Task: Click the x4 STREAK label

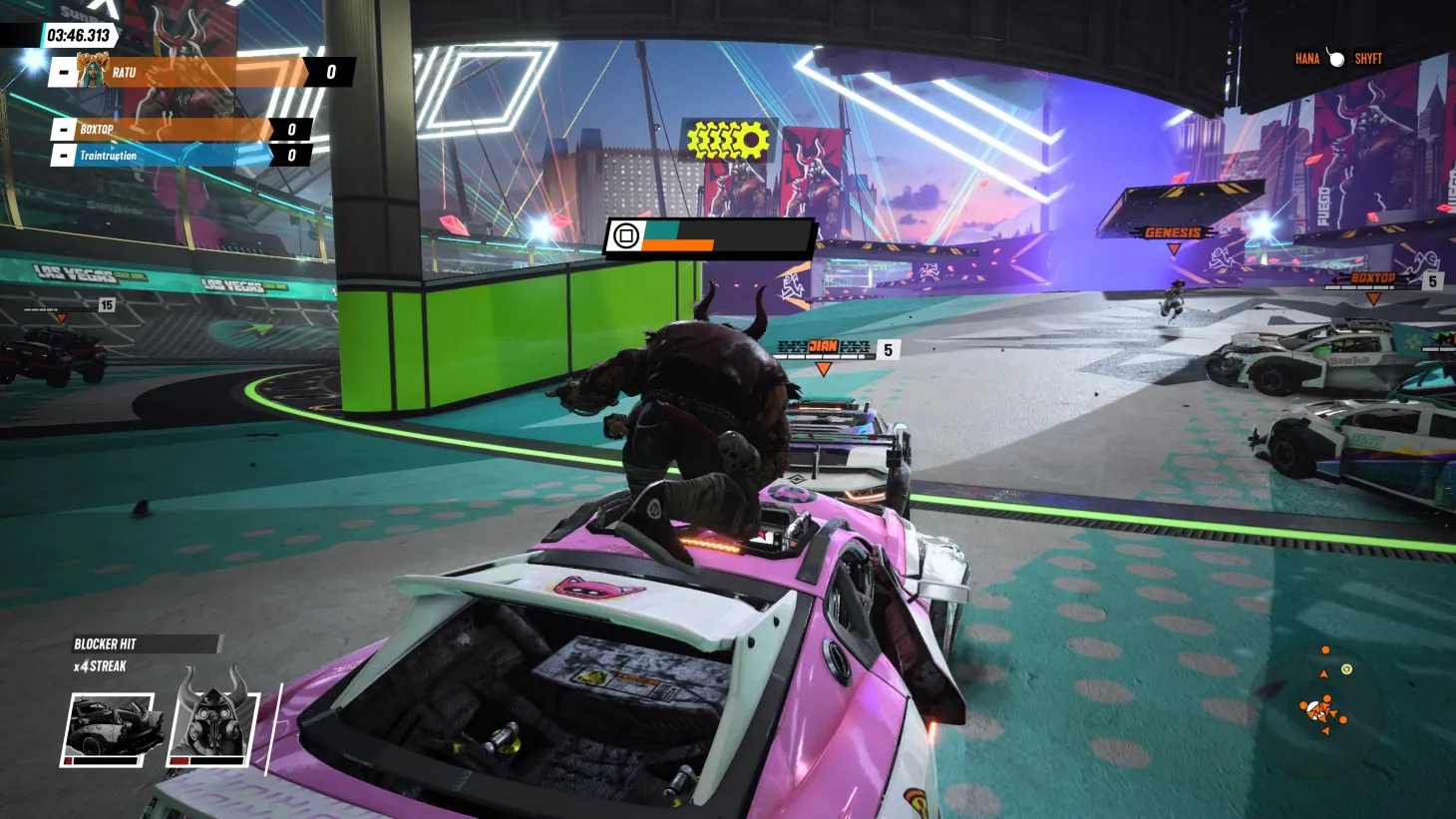Action: pos(100,666)
